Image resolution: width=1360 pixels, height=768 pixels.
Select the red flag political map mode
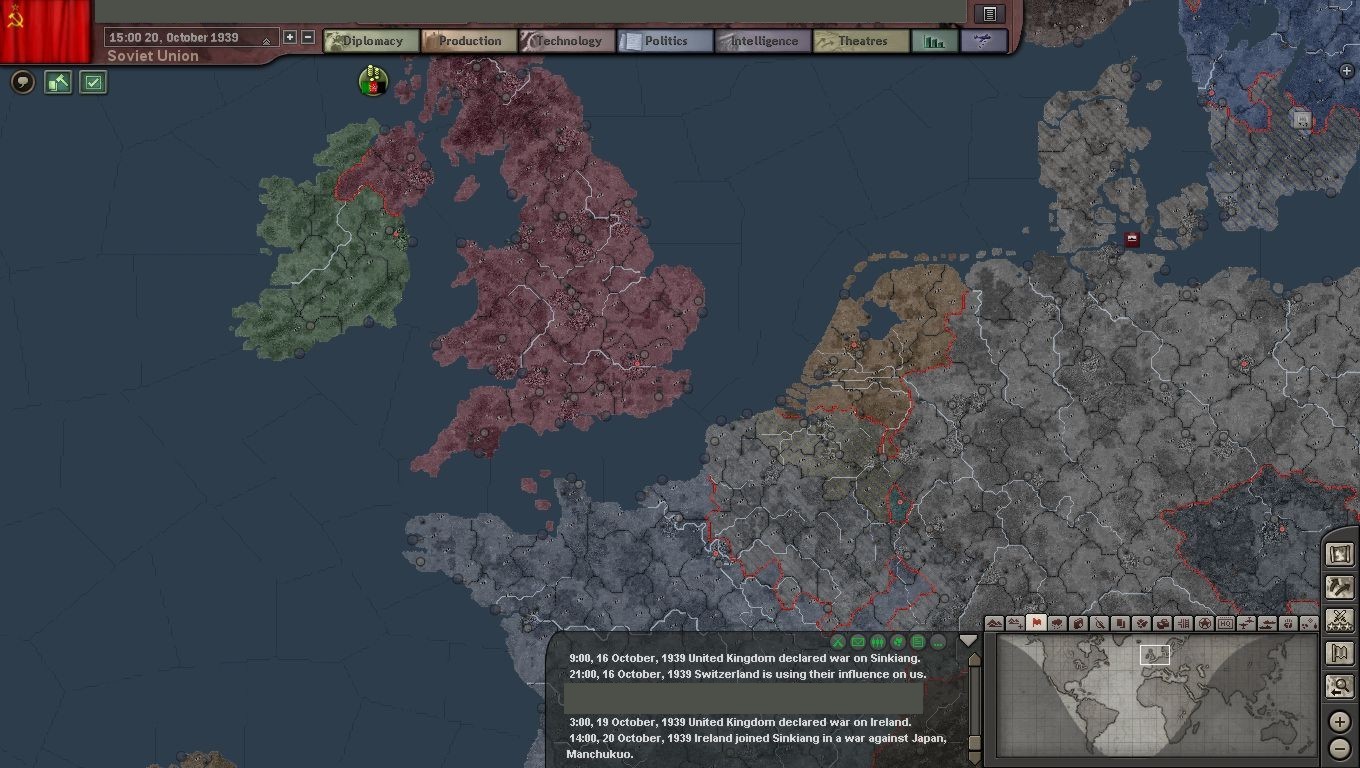click(x=1036, y=623)
